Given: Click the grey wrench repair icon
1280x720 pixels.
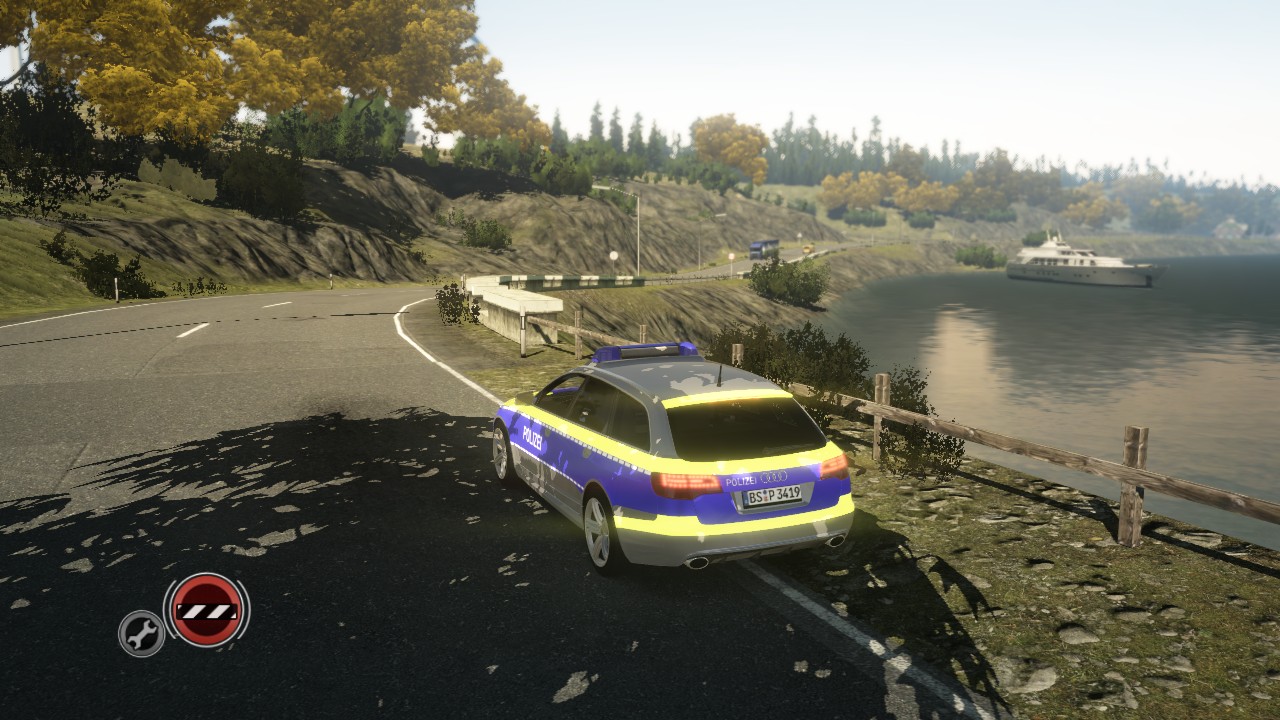Looking at the screenshot, I should point(141,633).
